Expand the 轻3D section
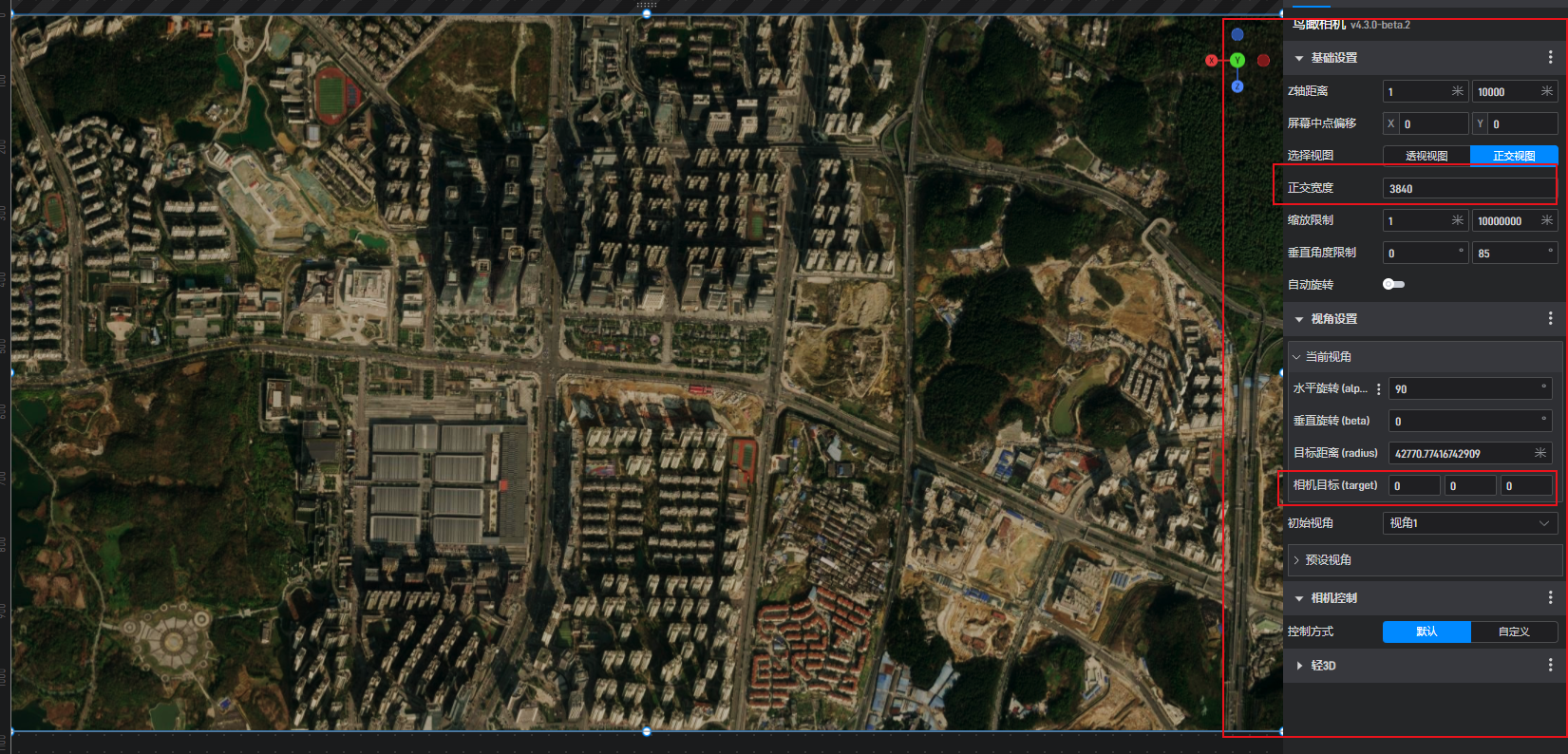Screen dimensions: 1568x754 pos(1323,666)
